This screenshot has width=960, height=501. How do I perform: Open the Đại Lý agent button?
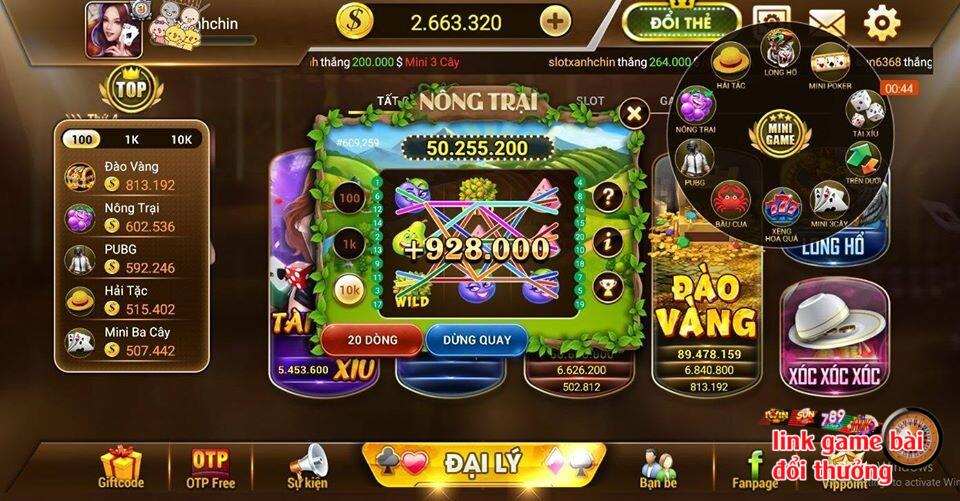click(x=483, y=462)
